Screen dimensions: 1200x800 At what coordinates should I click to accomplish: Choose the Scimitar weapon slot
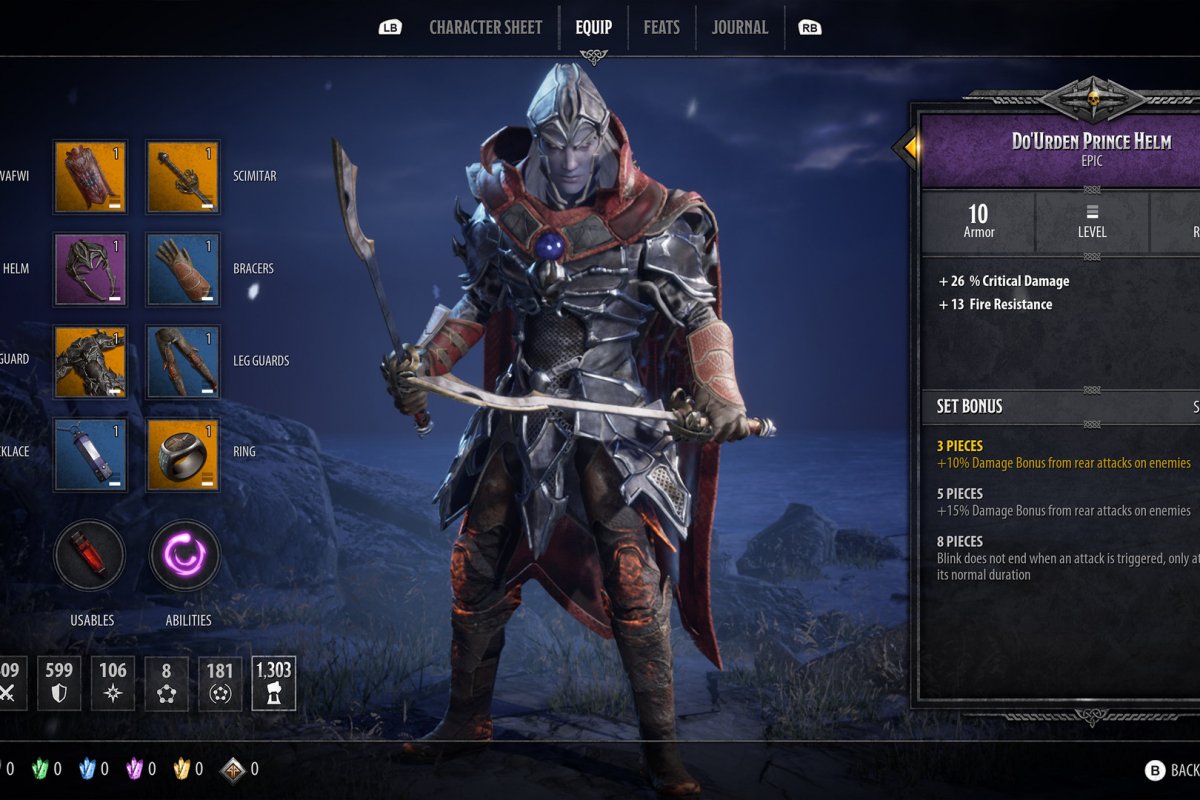(183, 177)
